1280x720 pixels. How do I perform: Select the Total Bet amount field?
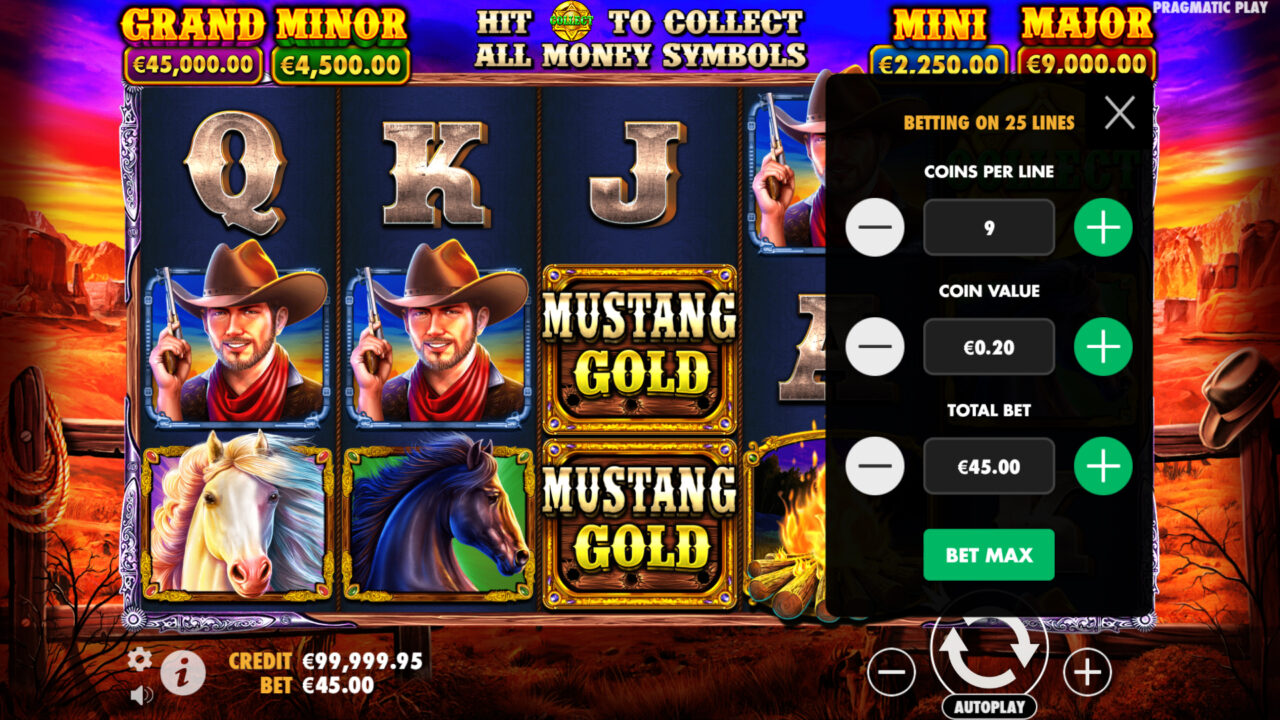click(988, 466)
